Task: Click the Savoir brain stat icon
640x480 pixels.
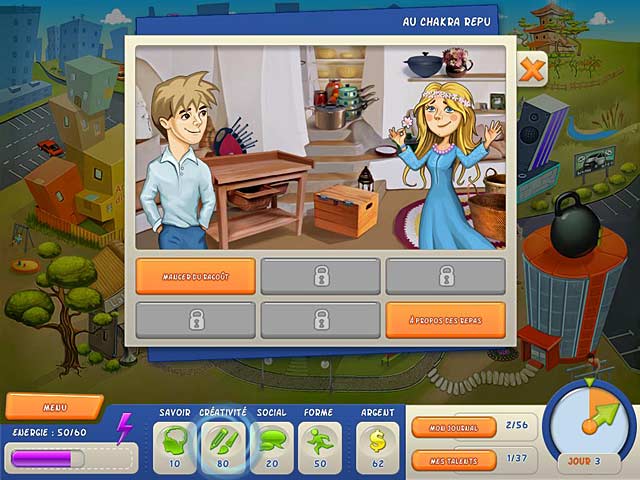Action: (x=176, y=441)
